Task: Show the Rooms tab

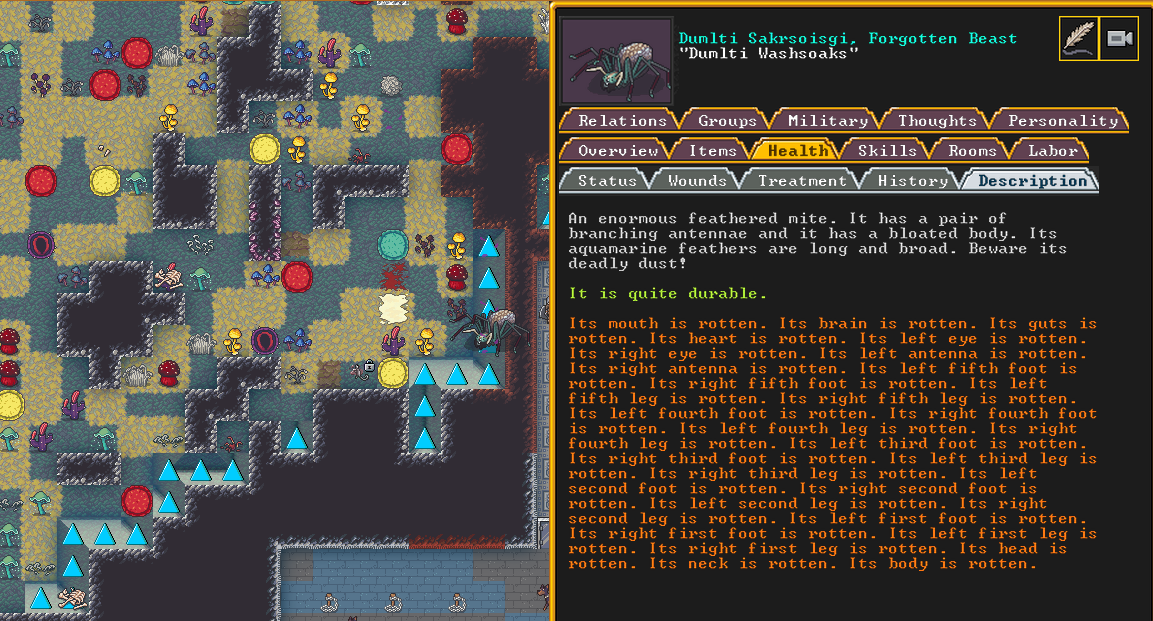Action: point(972,151)
